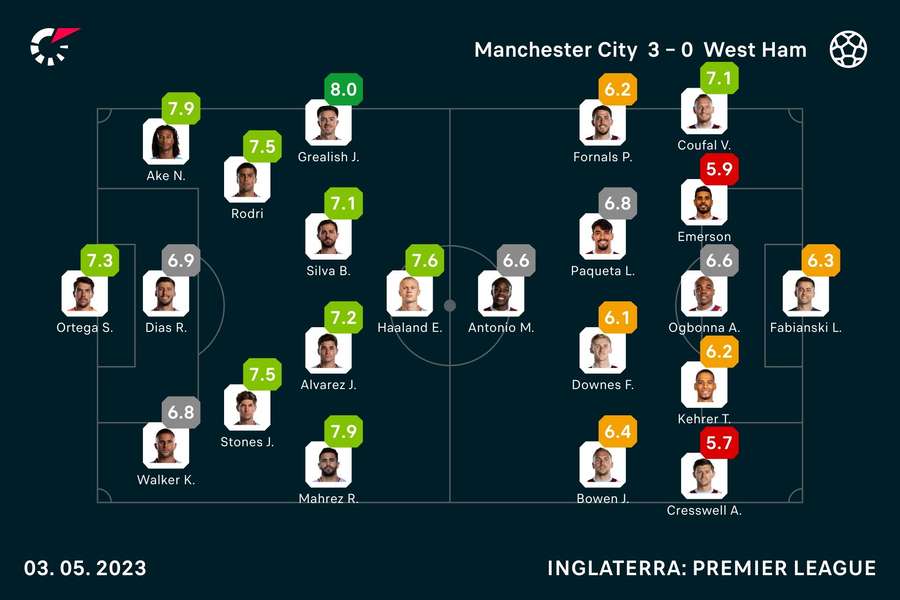Choose Fornals P. player portrait
The image size is (900, 600).
(602, 123)
